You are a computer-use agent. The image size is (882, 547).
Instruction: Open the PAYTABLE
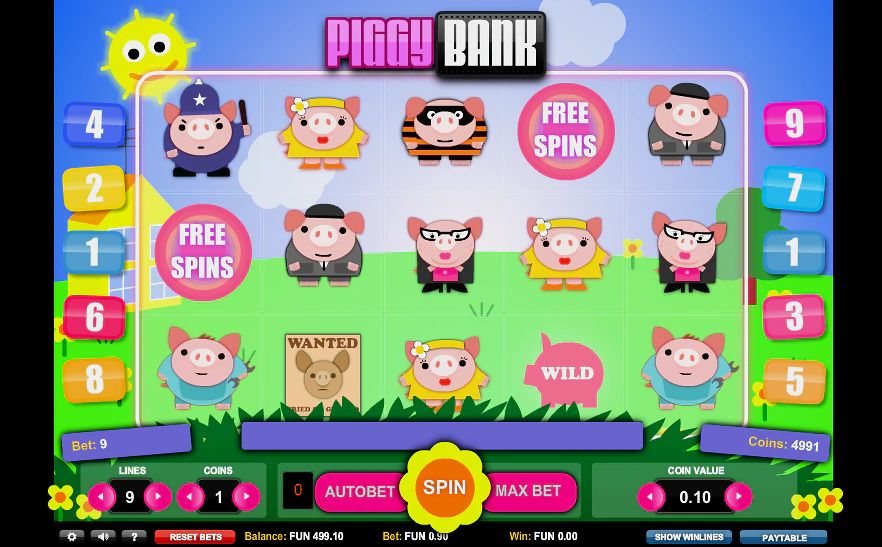(784, 537)
